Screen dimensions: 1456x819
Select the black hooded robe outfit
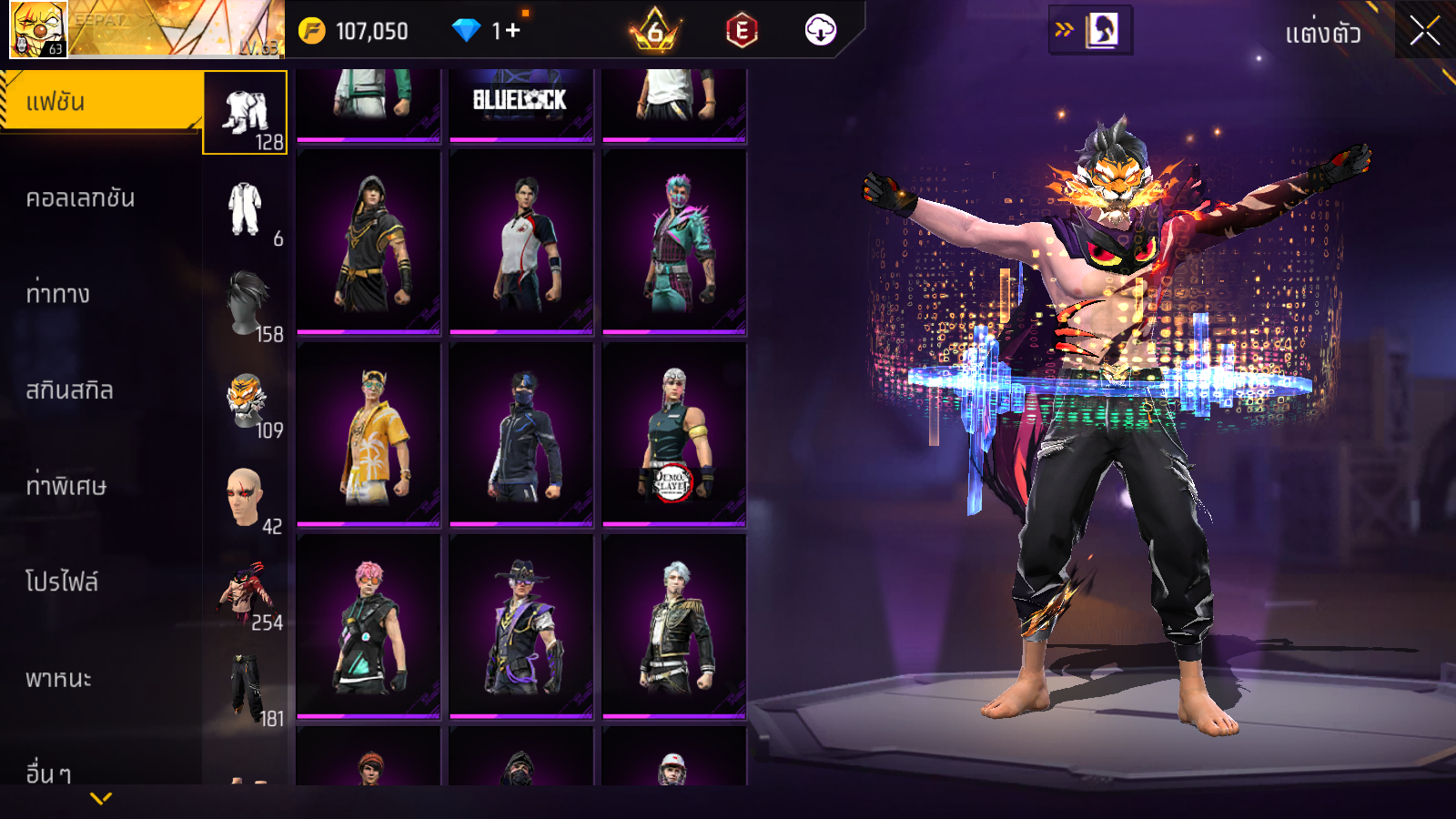pyautogui.click(x=369, y=242)
